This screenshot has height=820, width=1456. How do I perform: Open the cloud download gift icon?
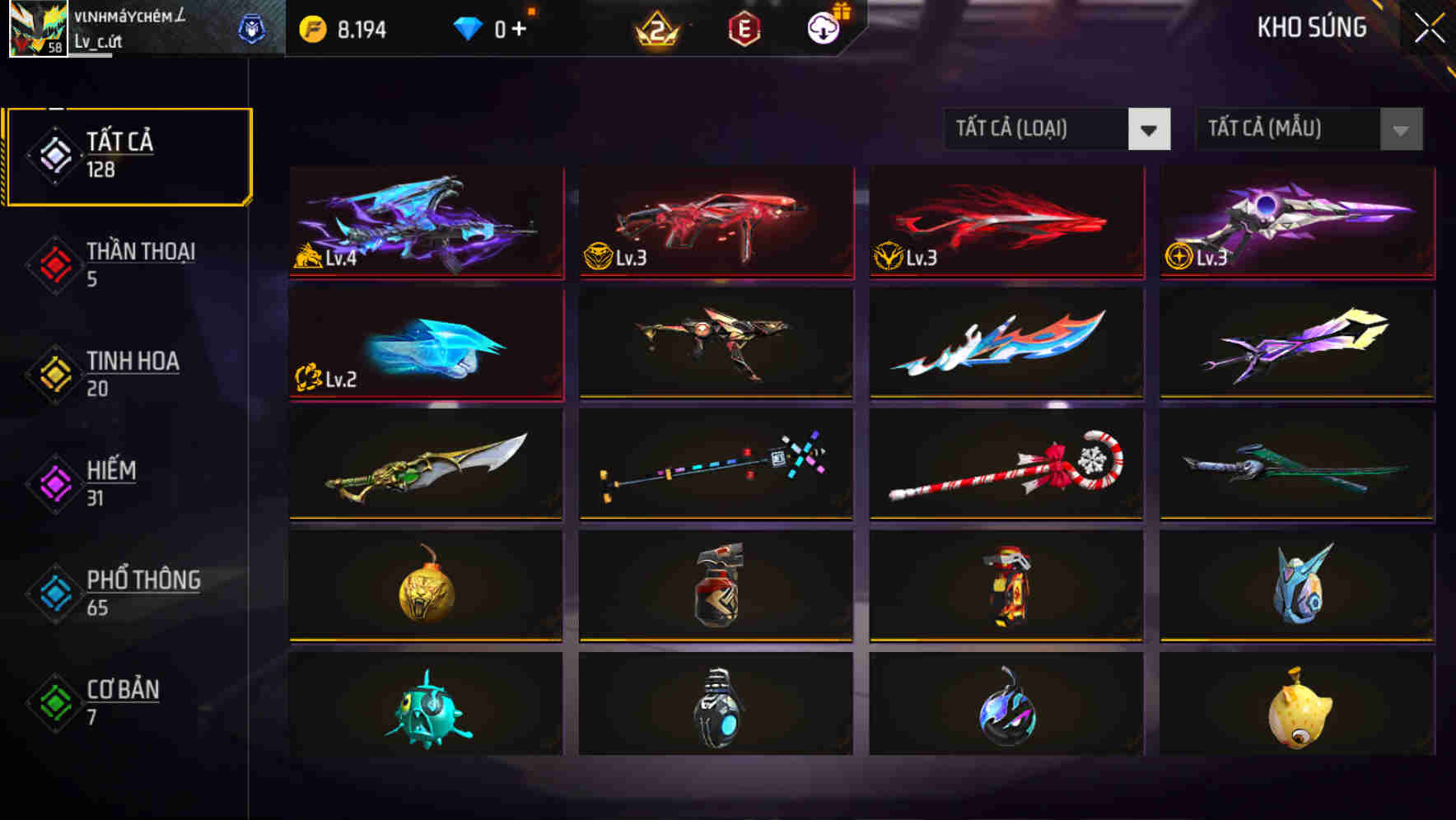tap(824, 27)
